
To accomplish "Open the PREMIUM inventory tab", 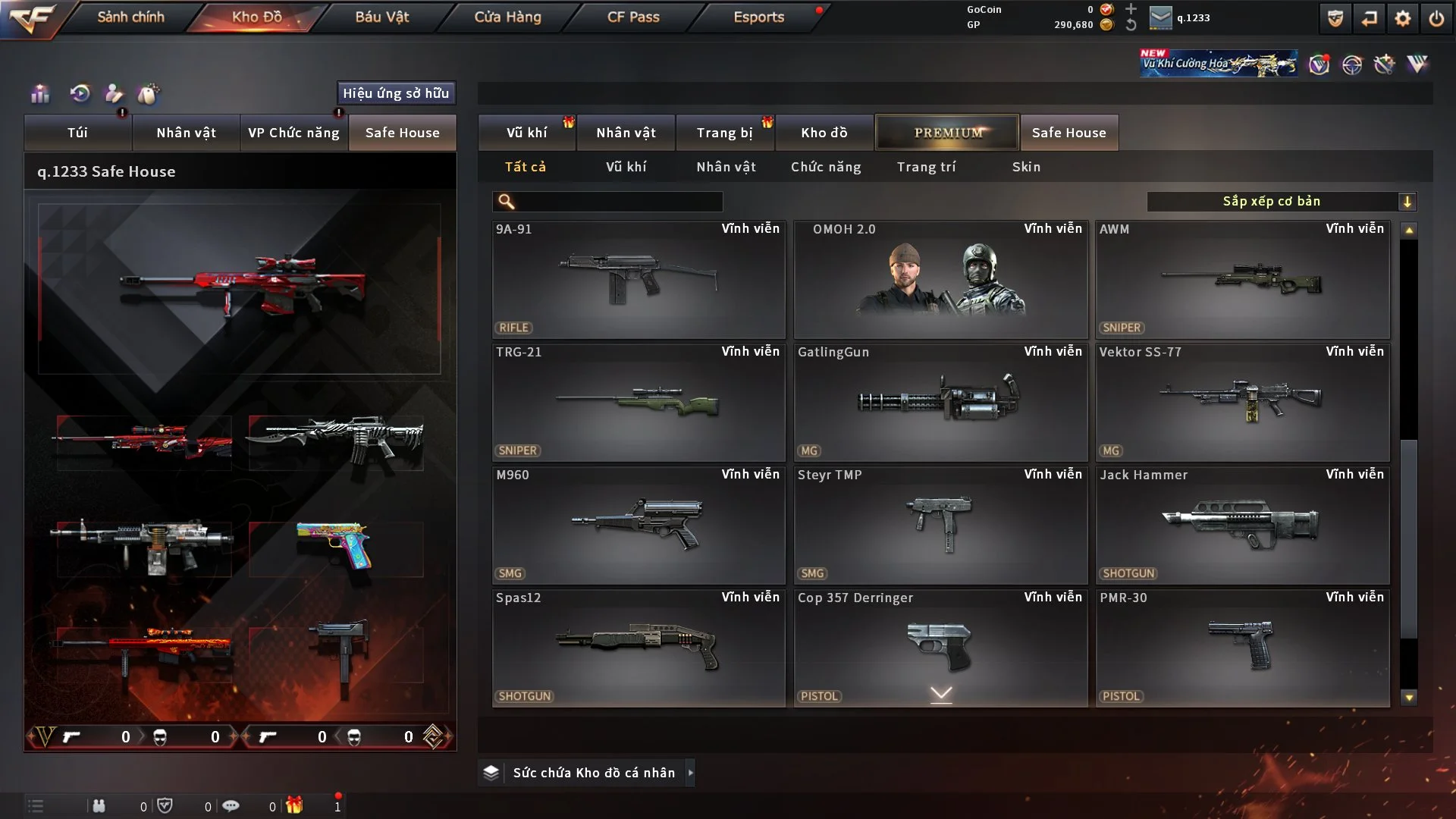I will (947, 133).
